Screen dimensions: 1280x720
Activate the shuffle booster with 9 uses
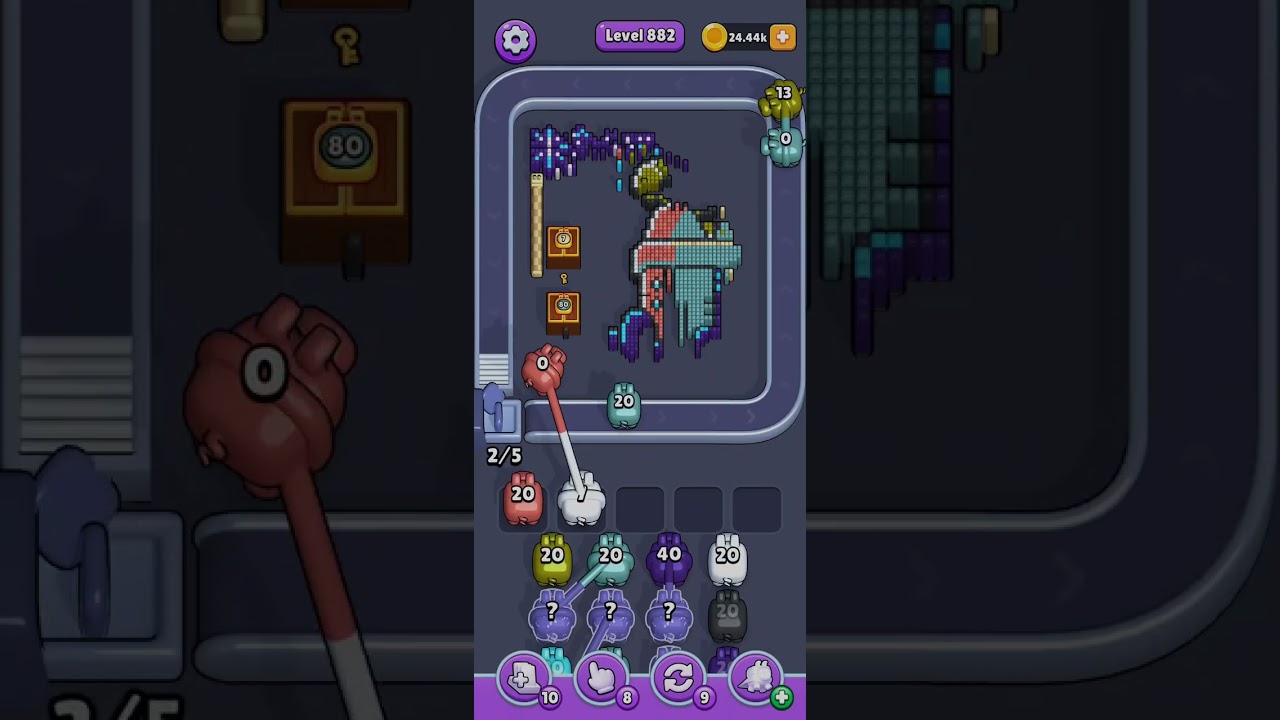pos(679,679)
